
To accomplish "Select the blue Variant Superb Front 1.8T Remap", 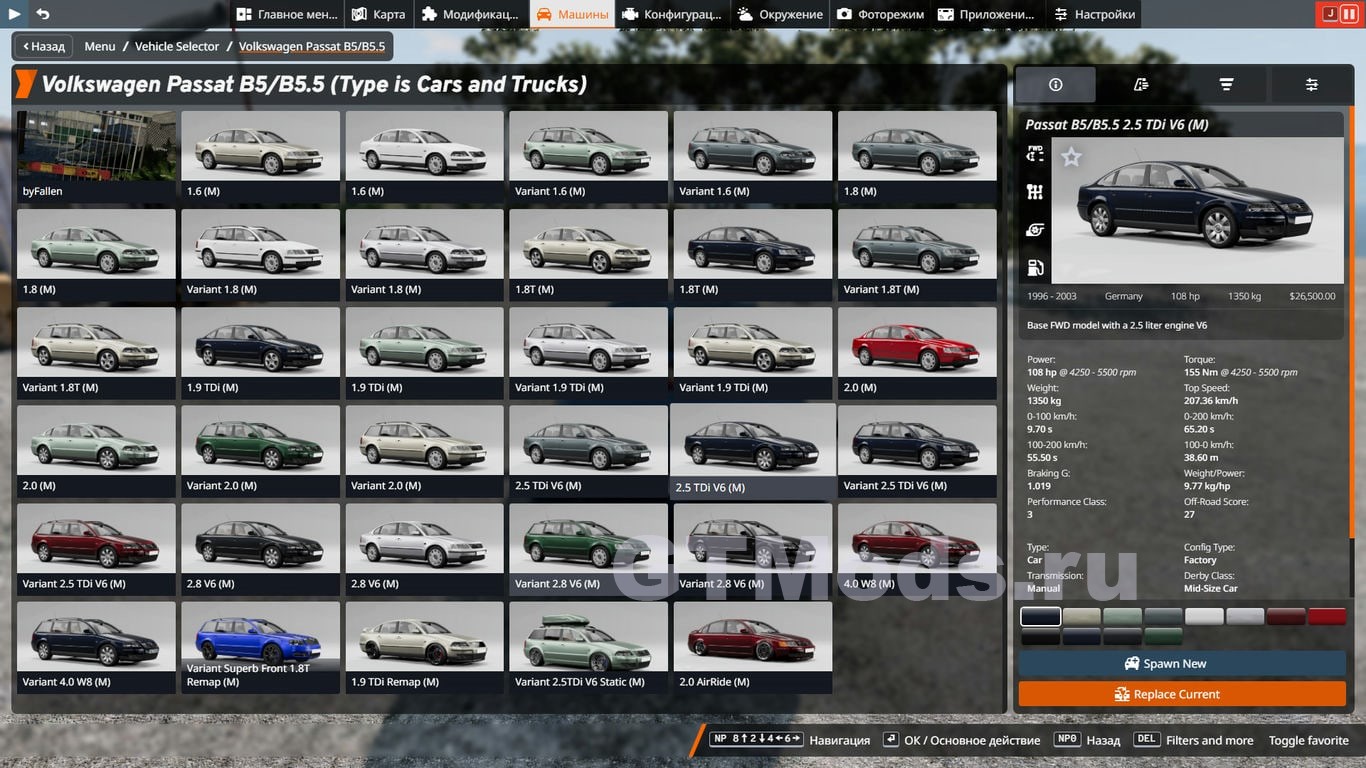I will pos(260,646).
